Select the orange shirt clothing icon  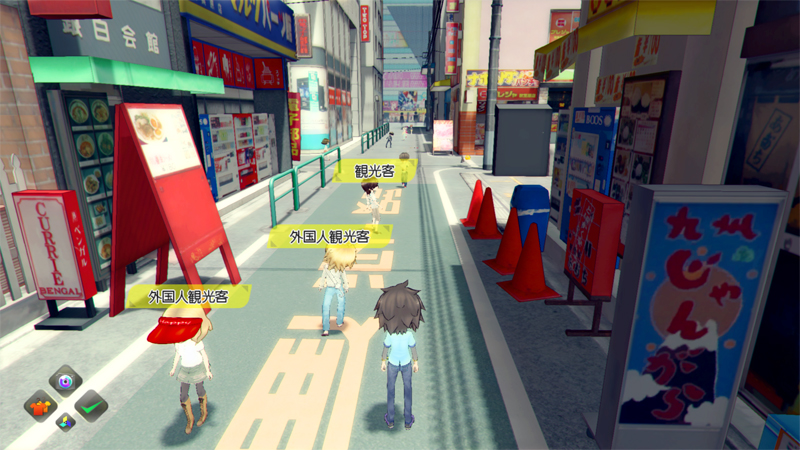point(41,406)
